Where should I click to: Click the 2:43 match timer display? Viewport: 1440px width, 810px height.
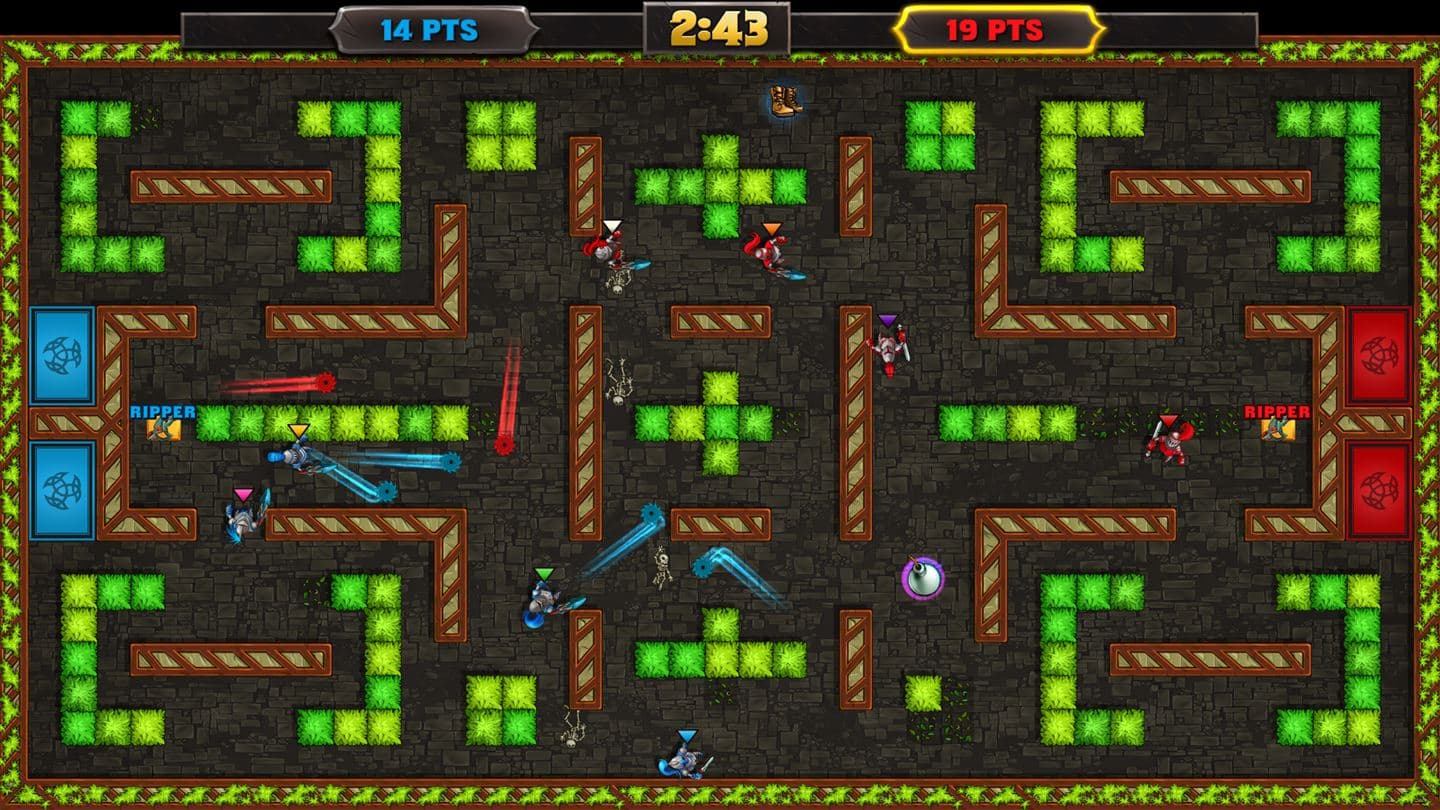[x=718, y=28]
